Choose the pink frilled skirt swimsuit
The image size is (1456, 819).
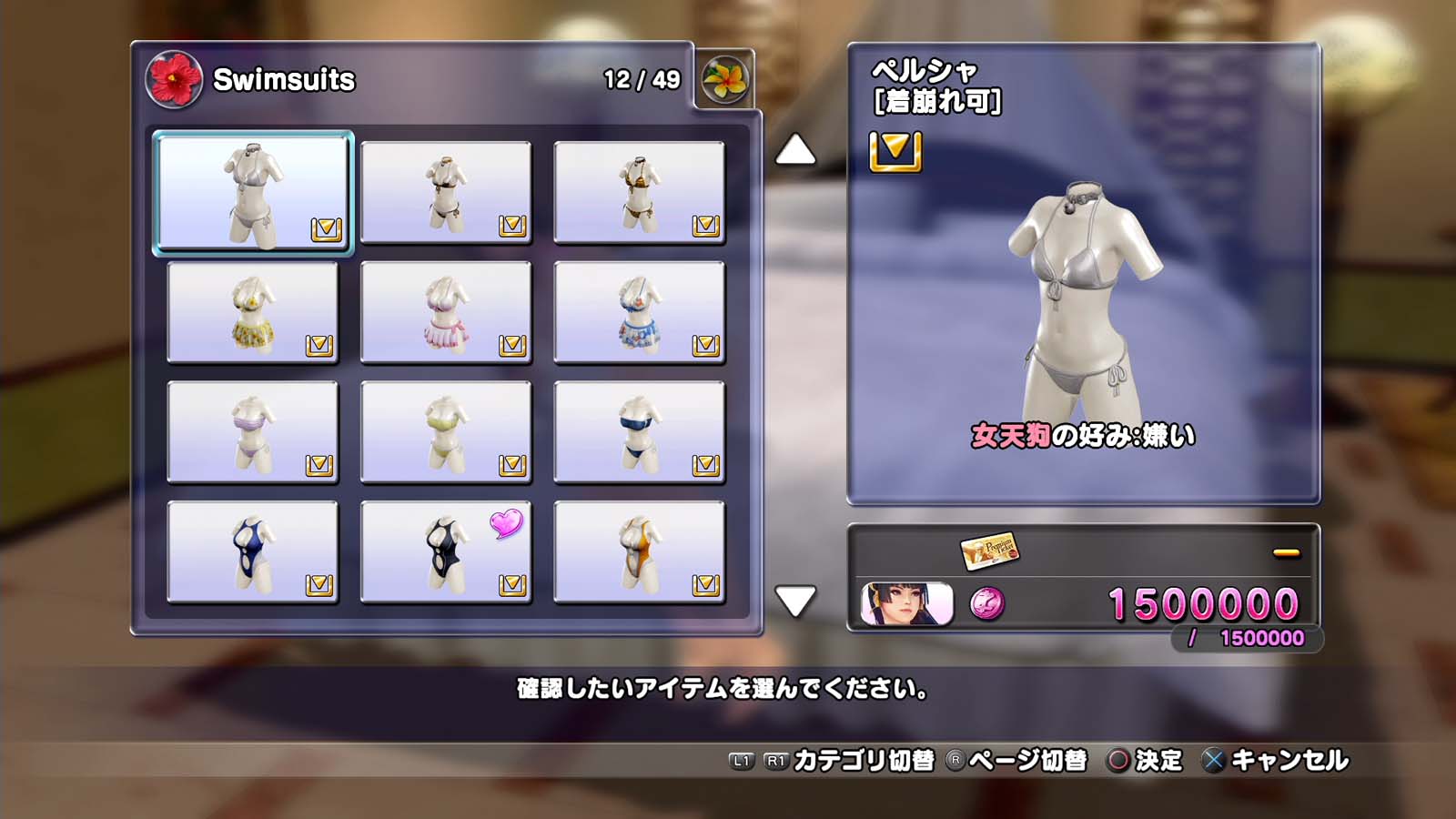pos(446,312)
